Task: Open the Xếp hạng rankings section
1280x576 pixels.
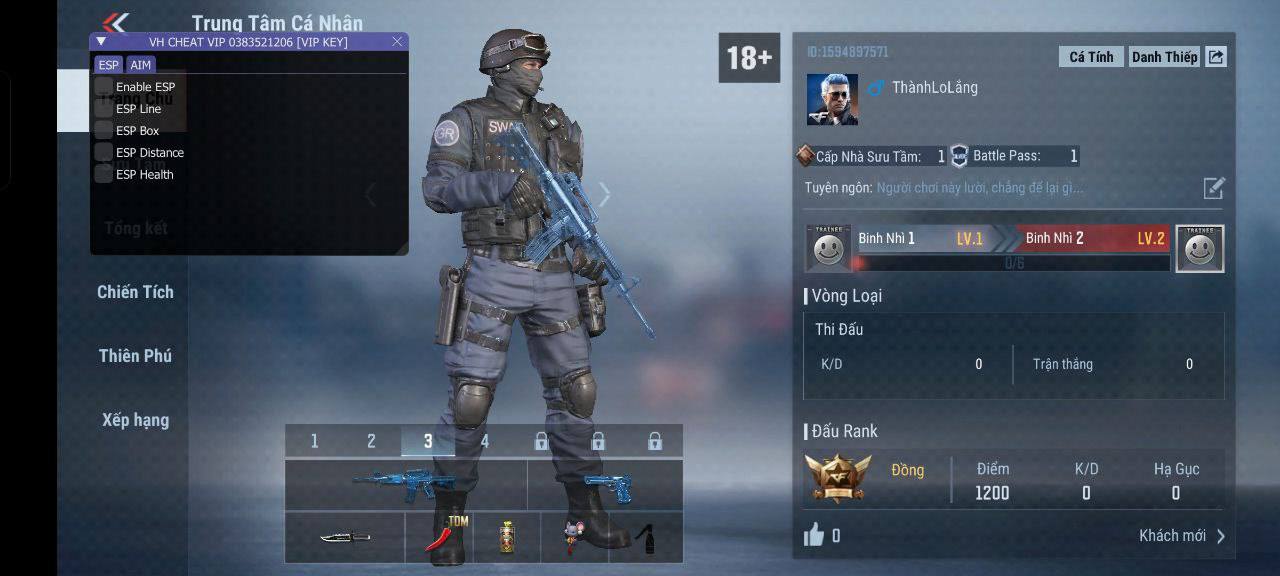Action: pyautogui.click(x=135, y=420)
